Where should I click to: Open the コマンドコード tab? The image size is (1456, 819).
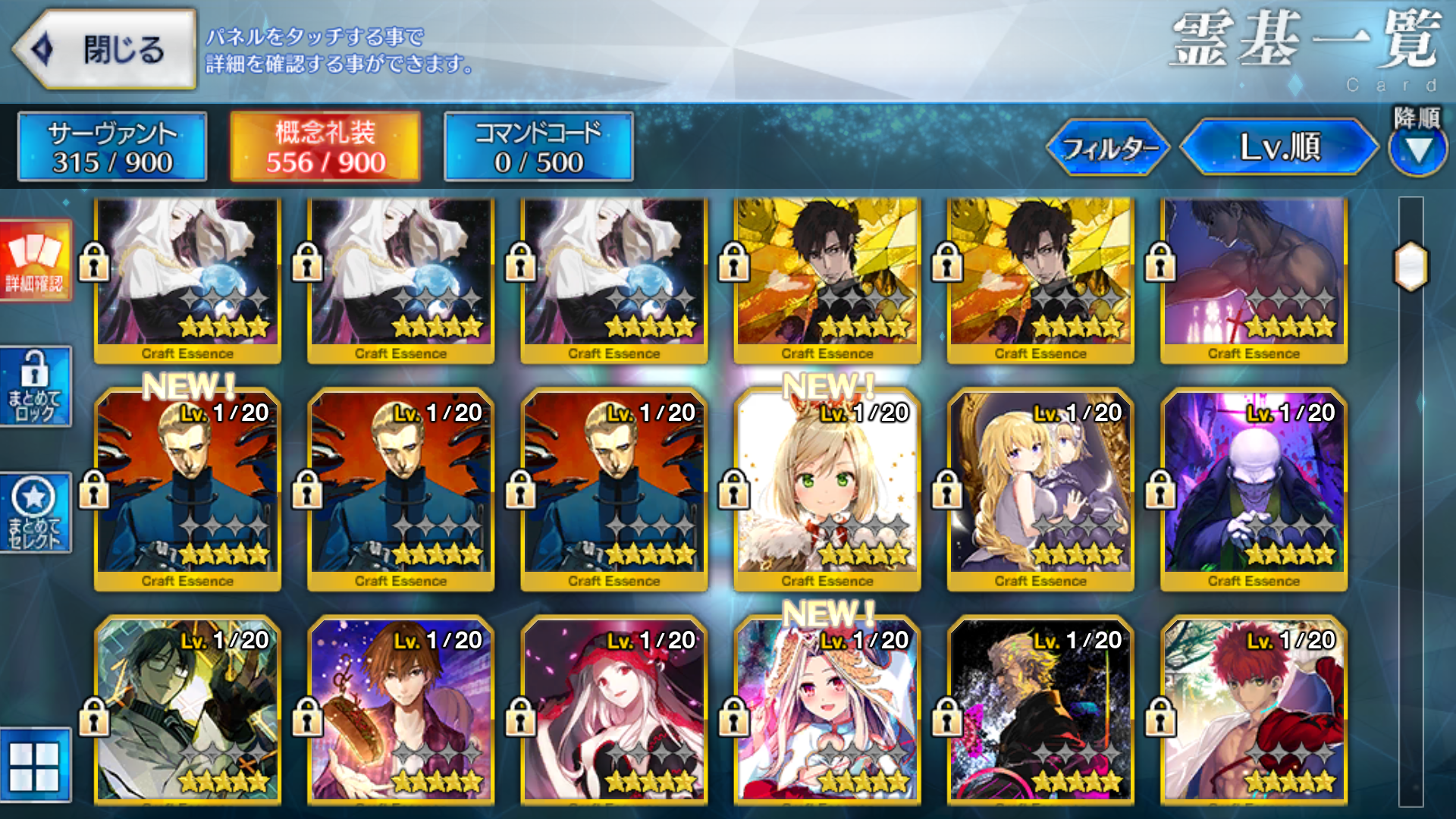pos(538,147)
